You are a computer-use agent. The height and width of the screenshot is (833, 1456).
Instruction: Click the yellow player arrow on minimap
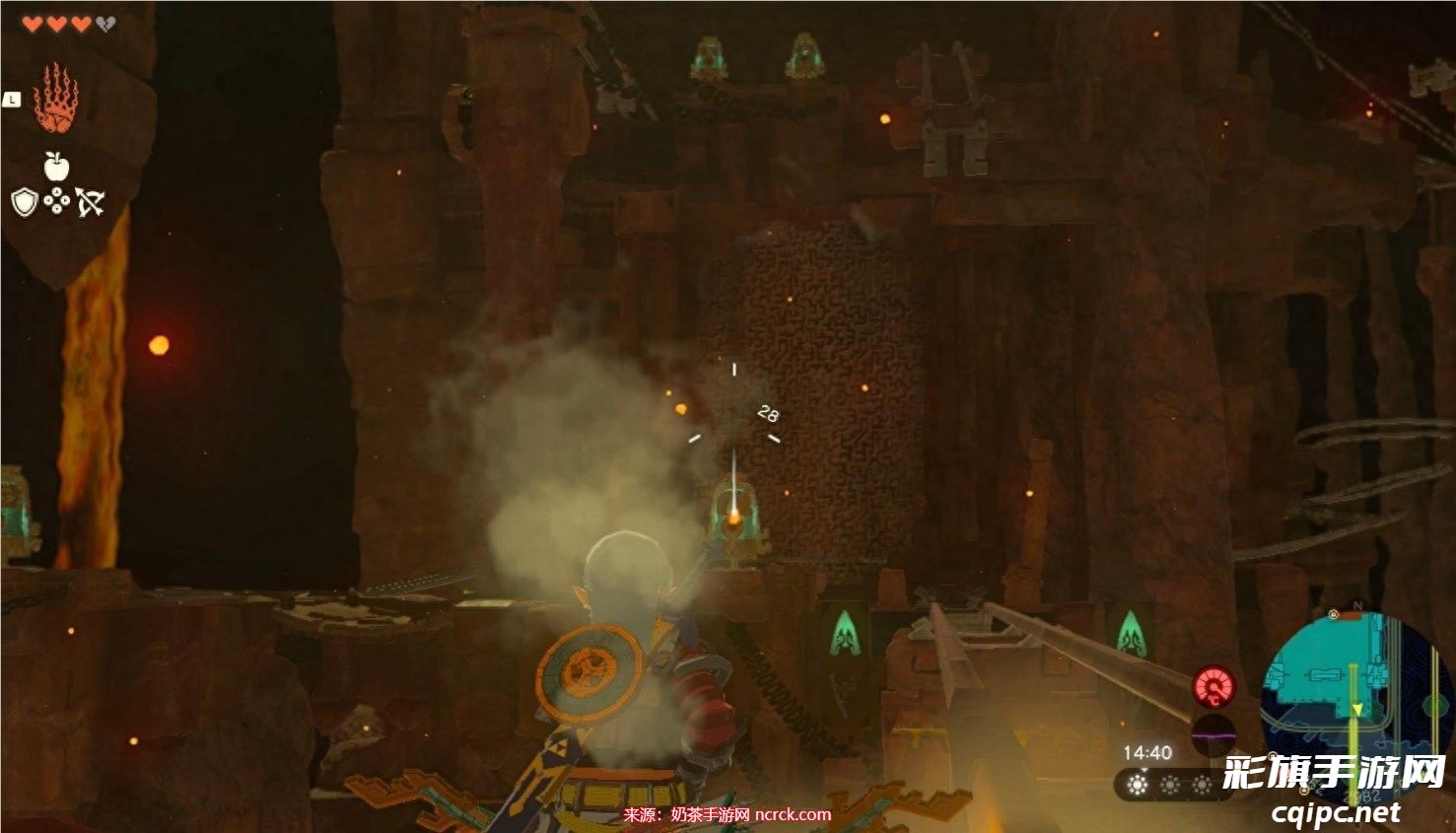(1358, 710)
